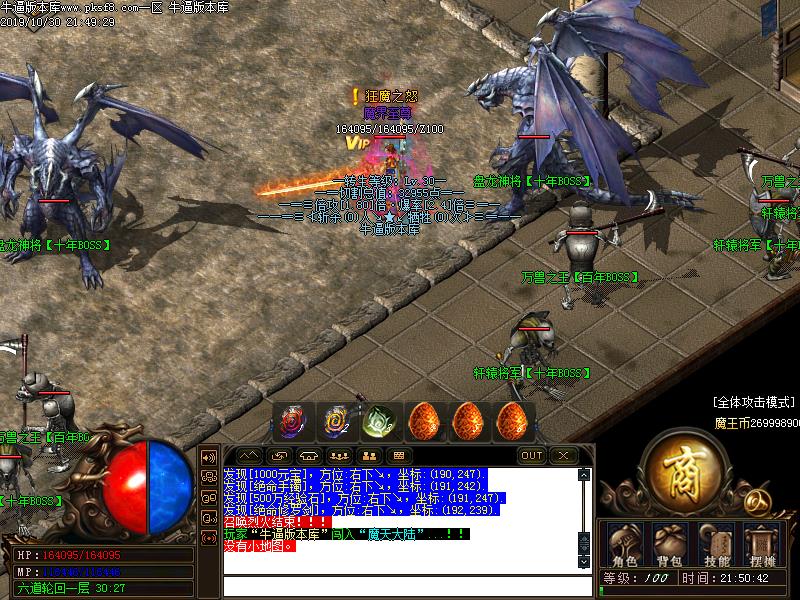Activate the green orb skill in hotbar slot 3
Image resolution: width=800 pixels, height=600 pixels.
380,421
